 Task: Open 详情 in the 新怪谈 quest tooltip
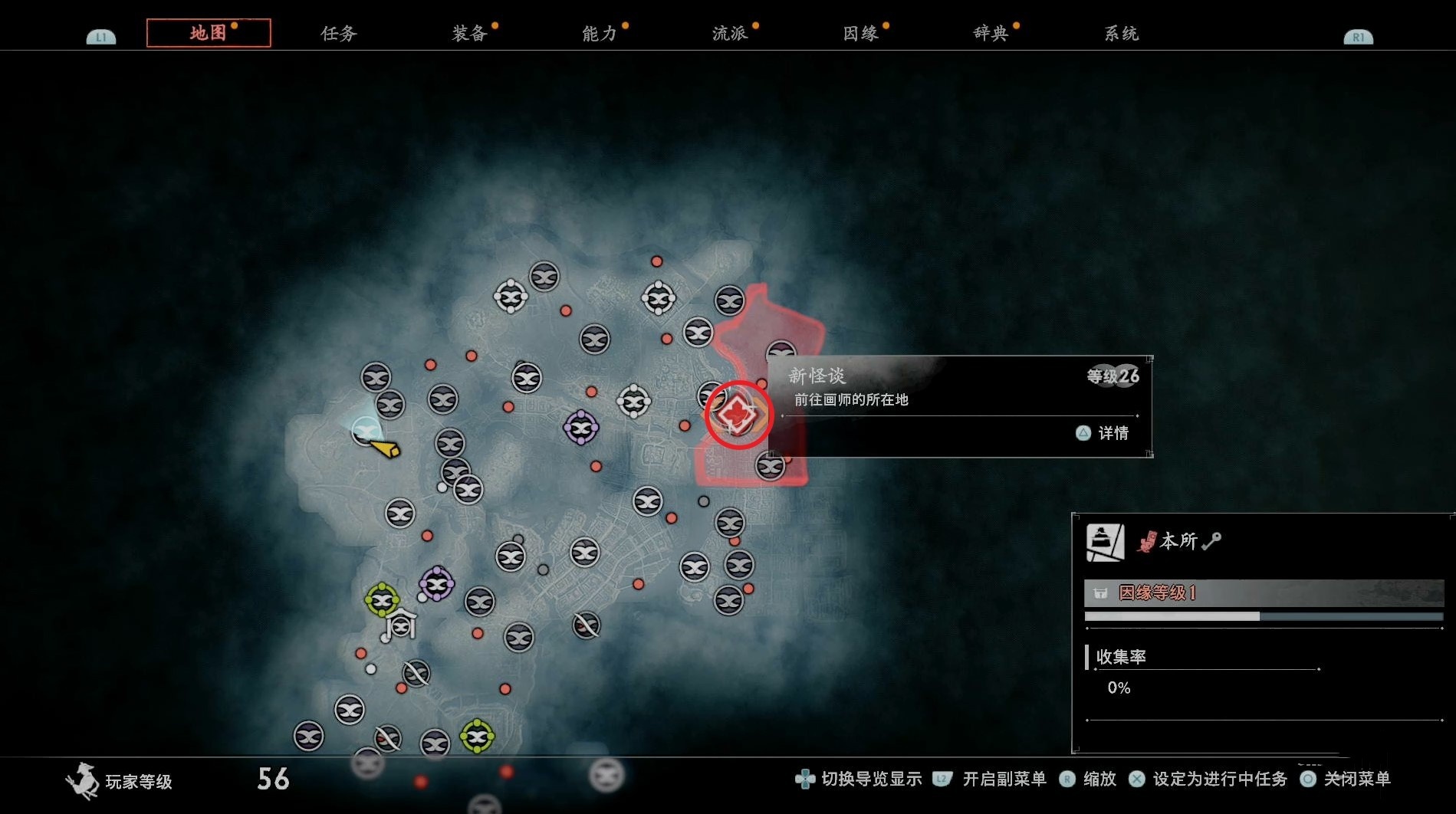[1103, 434]
